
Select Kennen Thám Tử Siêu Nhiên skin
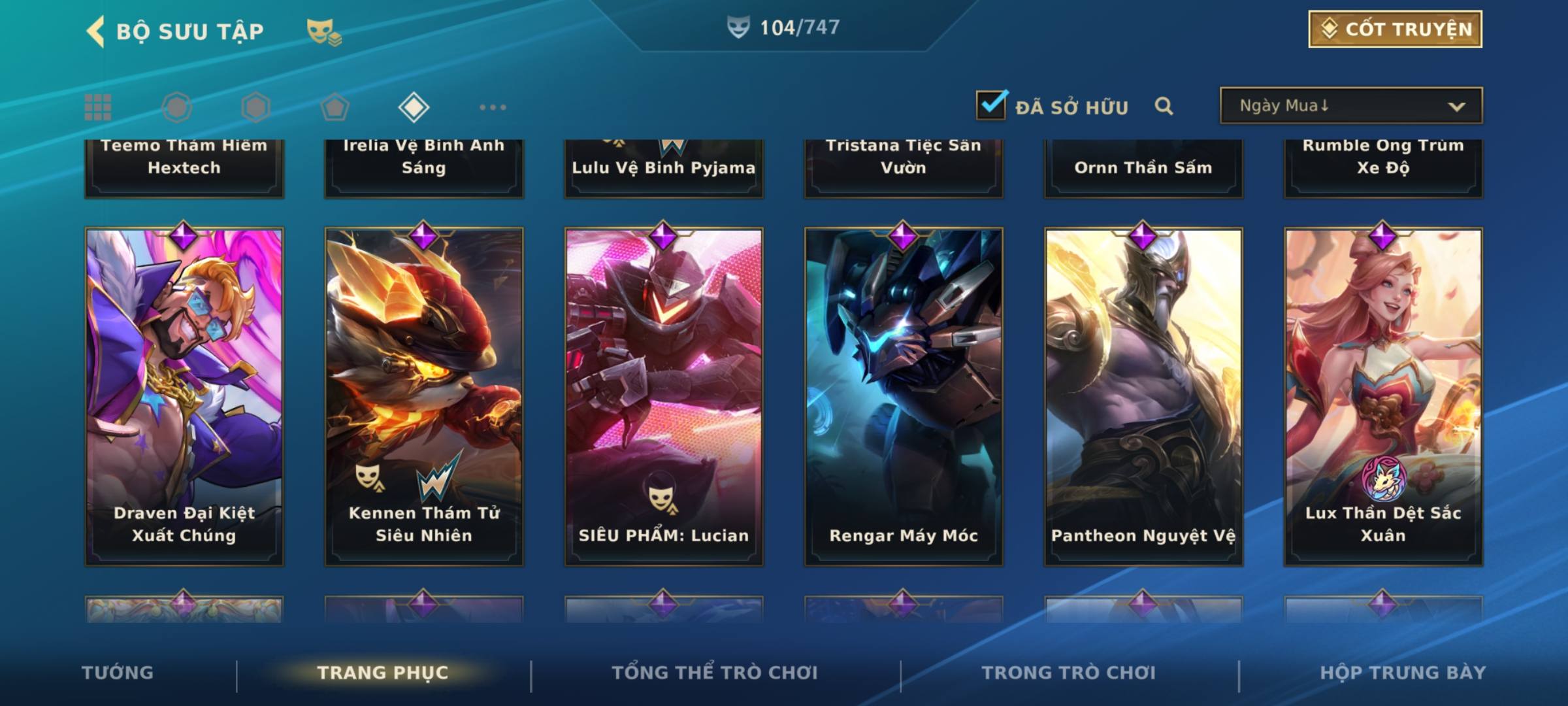(424, 395)
